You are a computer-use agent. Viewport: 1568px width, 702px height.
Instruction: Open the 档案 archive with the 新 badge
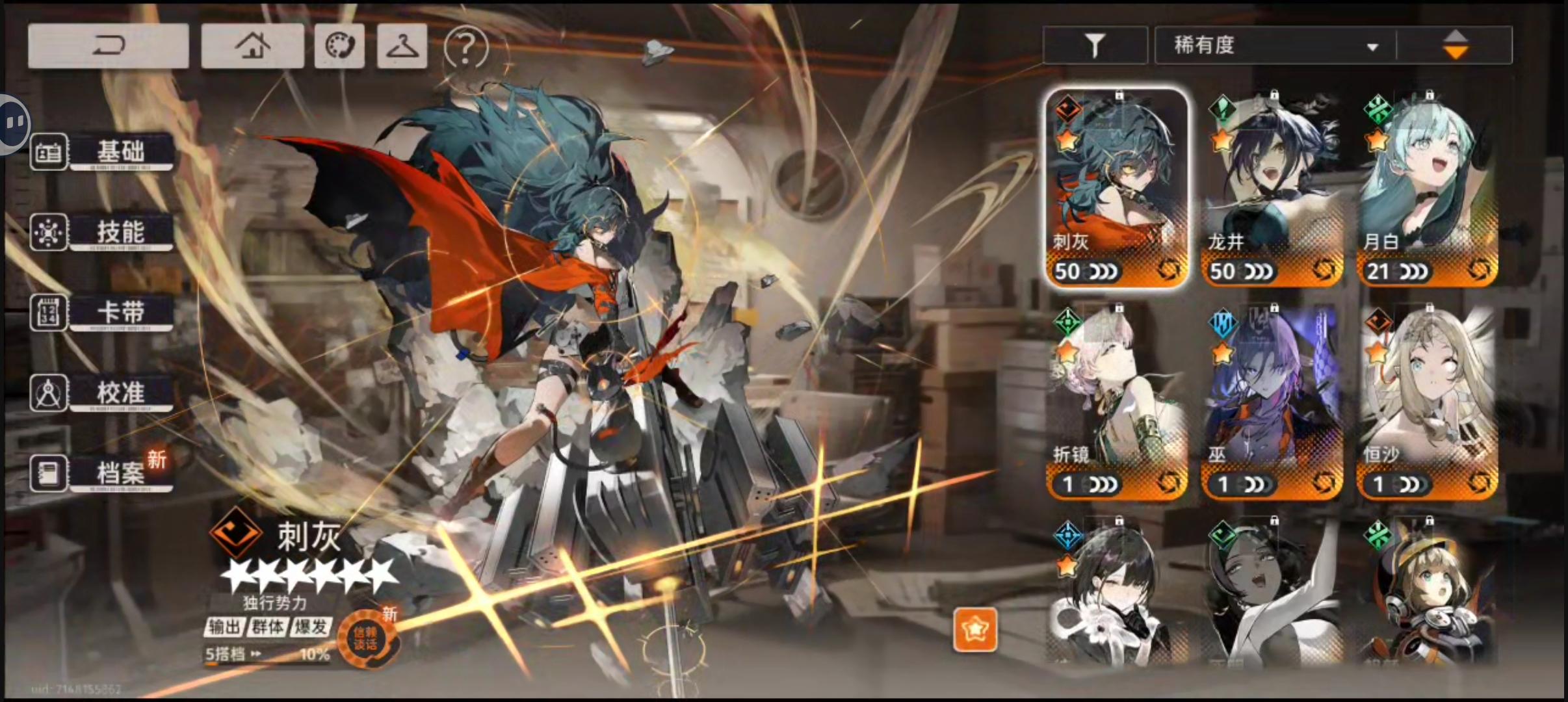[120, 473]
